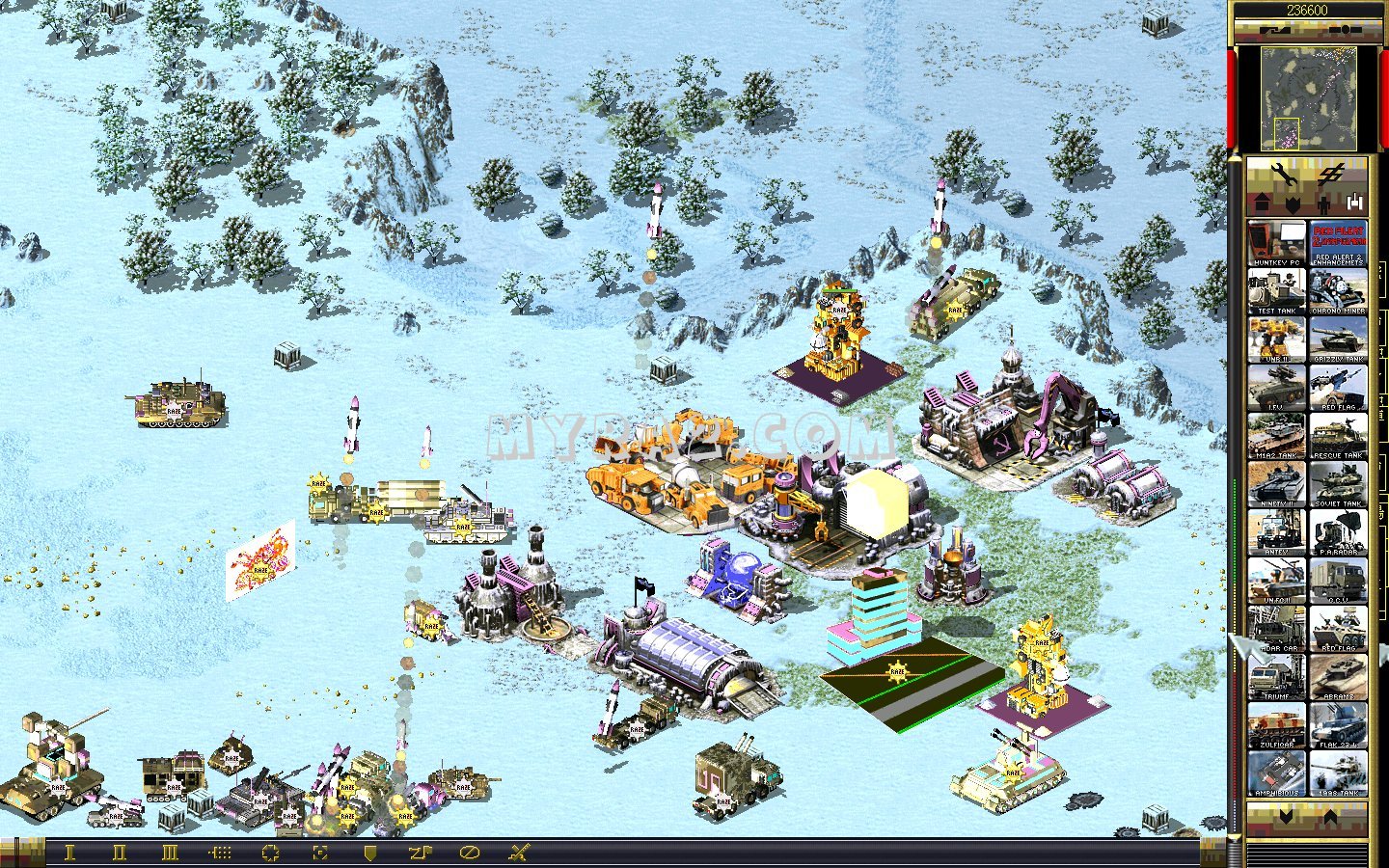Image resolution: width=1389 pixels, height=868 pixels.
Task: Build the Chrono Miner unit
Action: pos(1338,291)
